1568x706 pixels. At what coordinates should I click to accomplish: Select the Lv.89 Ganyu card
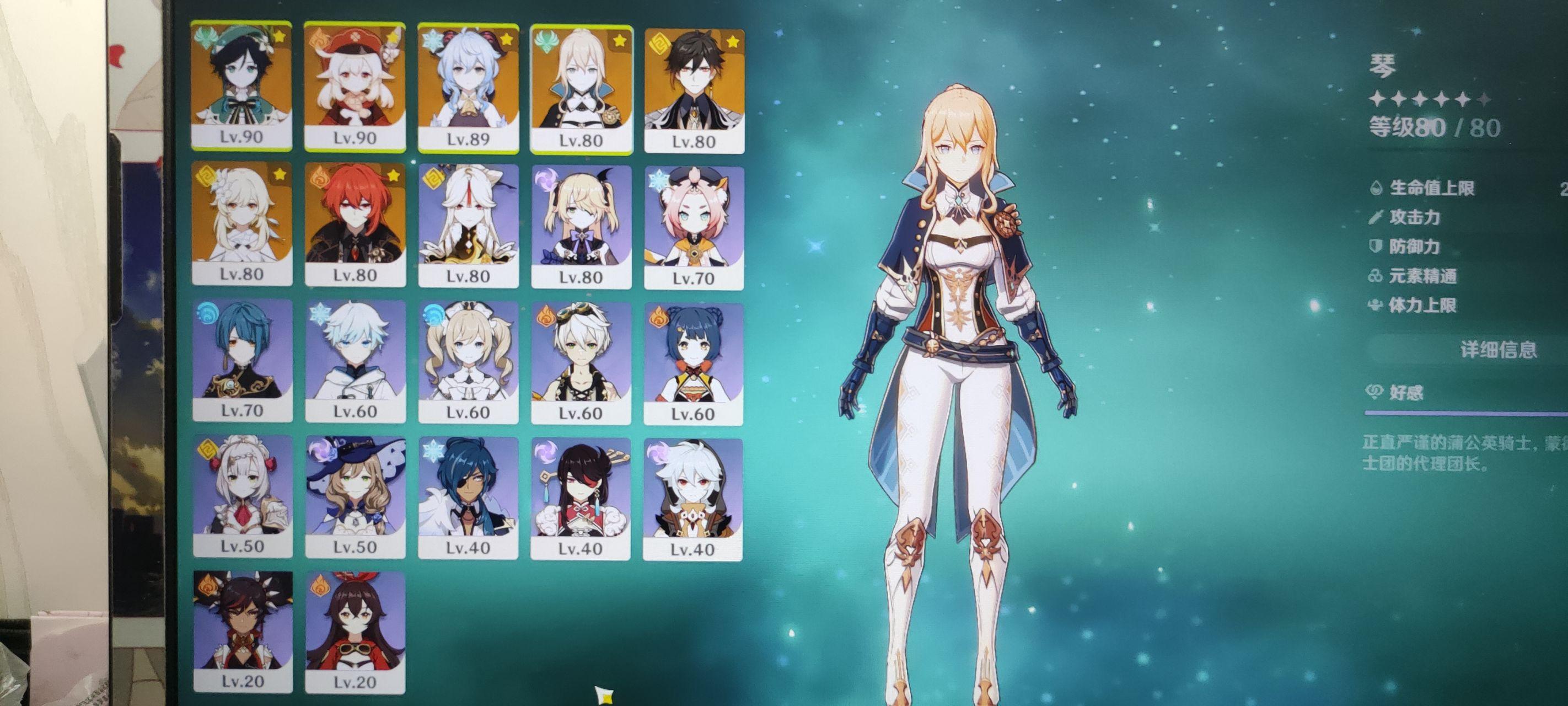pos(468,87)
